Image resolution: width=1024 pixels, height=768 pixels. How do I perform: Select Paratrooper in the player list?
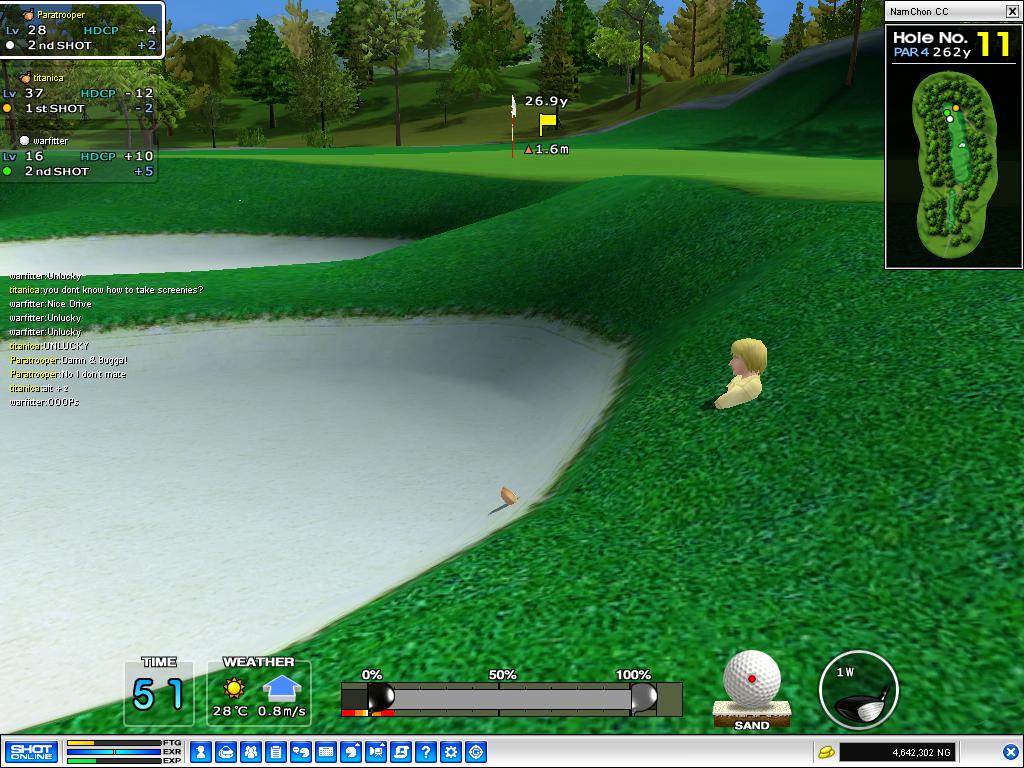[x=61, y=16]
